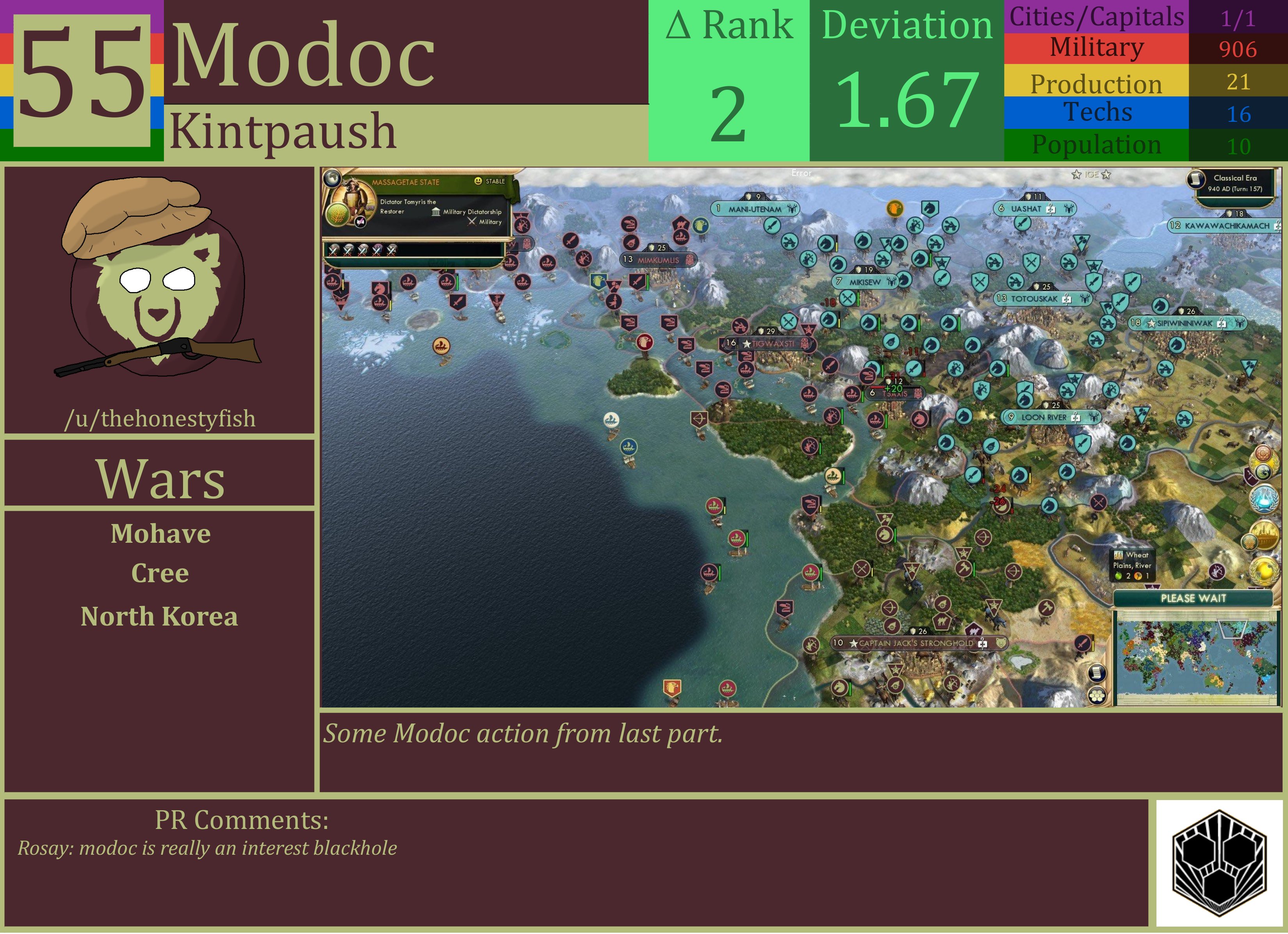Screen dimensions: 1288x934
Task: Click the Military Dictatorship government icon
Action: click(x=437, y=212)
